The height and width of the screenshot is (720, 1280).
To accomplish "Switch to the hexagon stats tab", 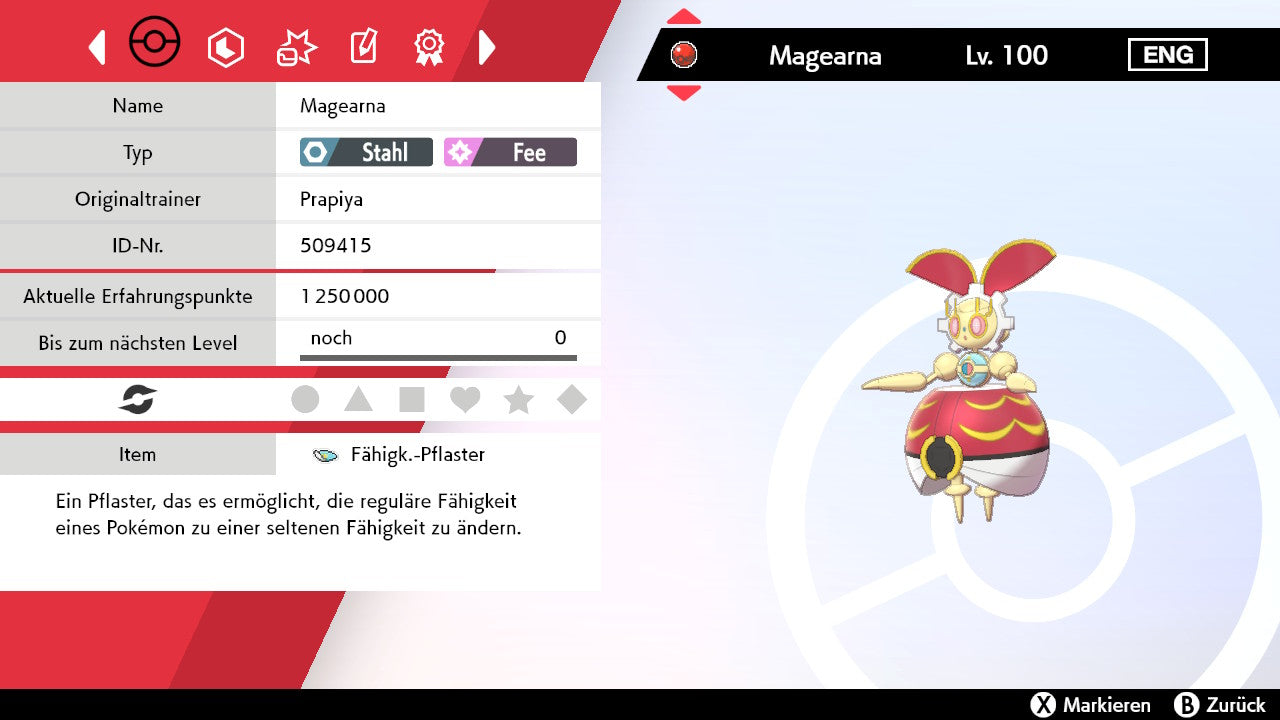I will pos(225,47).
